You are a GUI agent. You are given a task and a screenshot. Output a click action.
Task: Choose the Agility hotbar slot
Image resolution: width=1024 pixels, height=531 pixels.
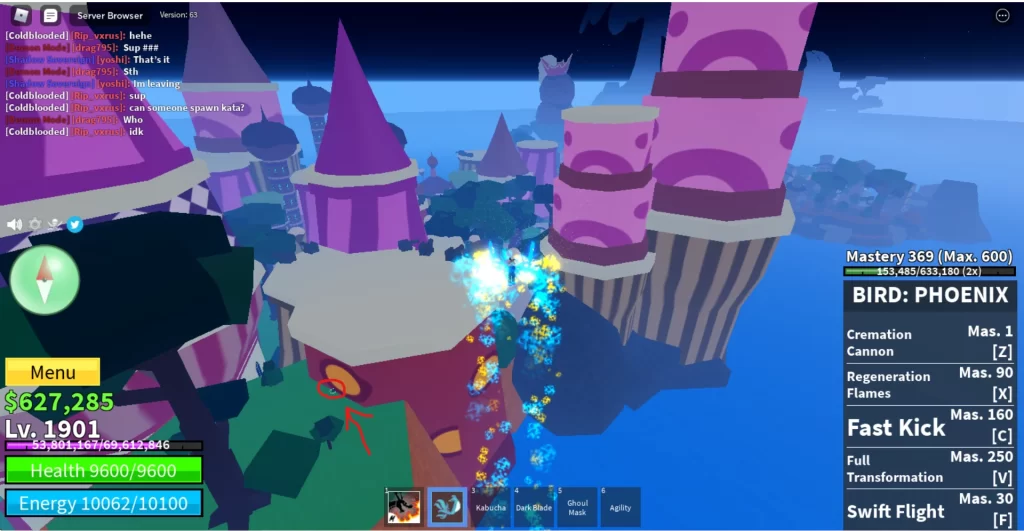tap(620, 507)
